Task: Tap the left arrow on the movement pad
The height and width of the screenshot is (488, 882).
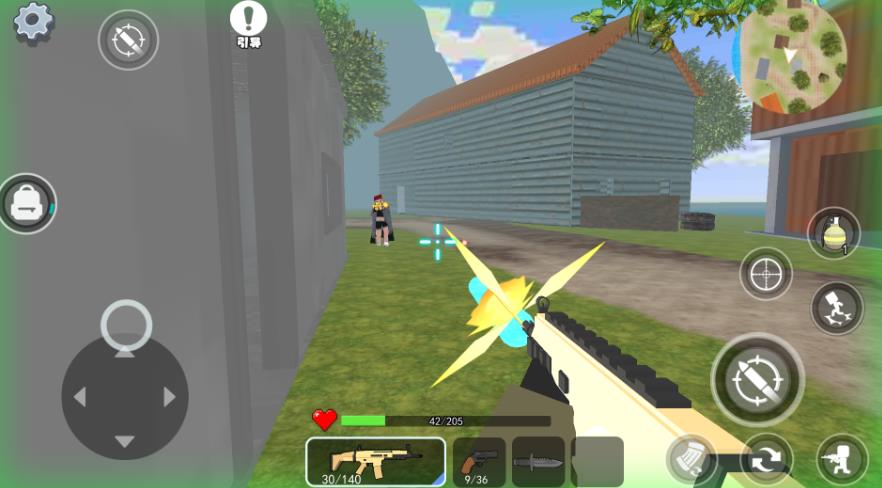Action: [80, 397]
